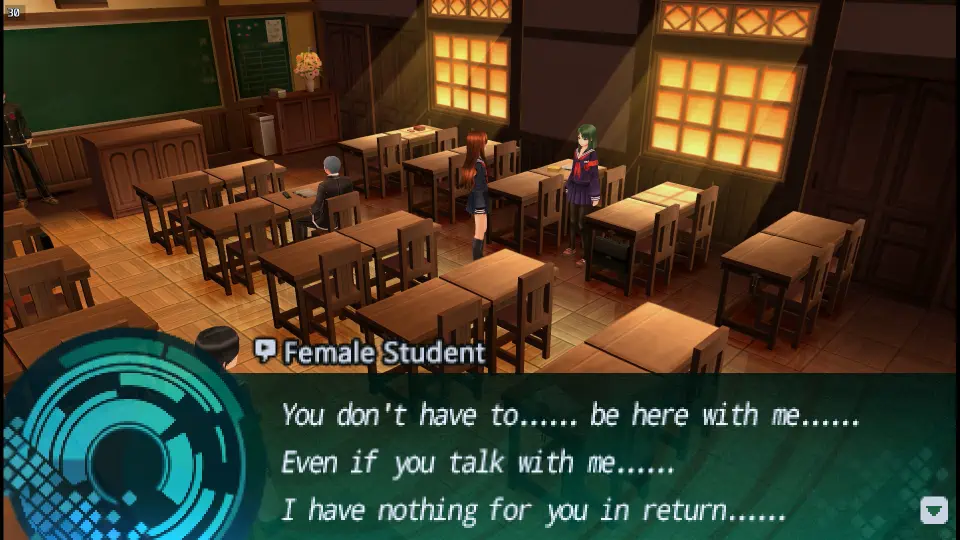Screen dimensions: 960x540
Task: Advance dialogue with the down-arrow button
Action: (x=933, y=510)
